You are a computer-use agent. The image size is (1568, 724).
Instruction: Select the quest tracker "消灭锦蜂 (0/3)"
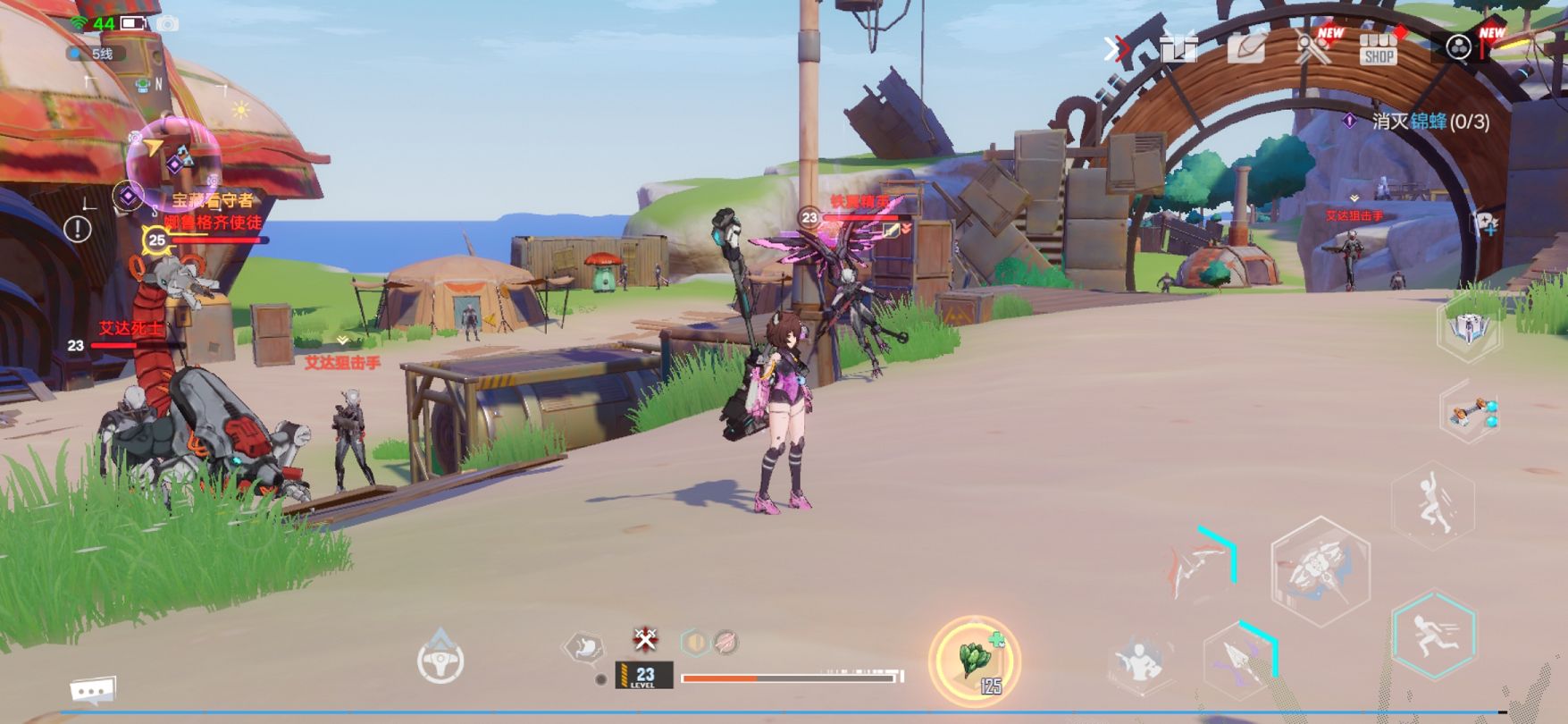(1430, 121)
